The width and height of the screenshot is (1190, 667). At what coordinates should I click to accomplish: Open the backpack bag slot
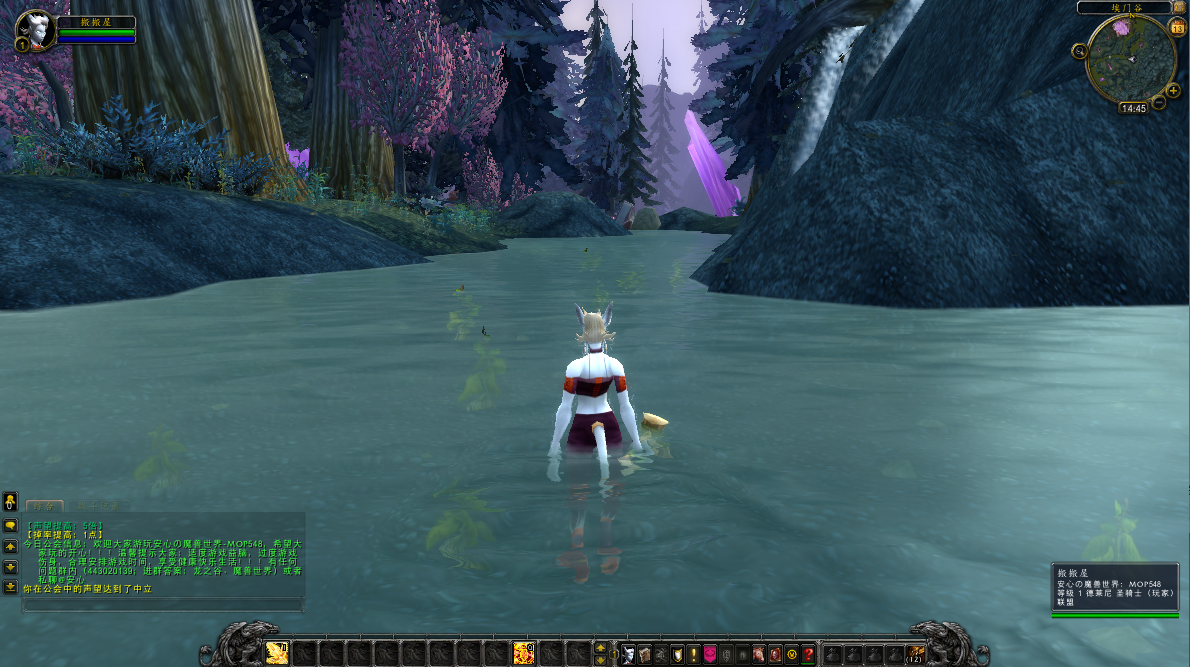click(x=915, y=654)
